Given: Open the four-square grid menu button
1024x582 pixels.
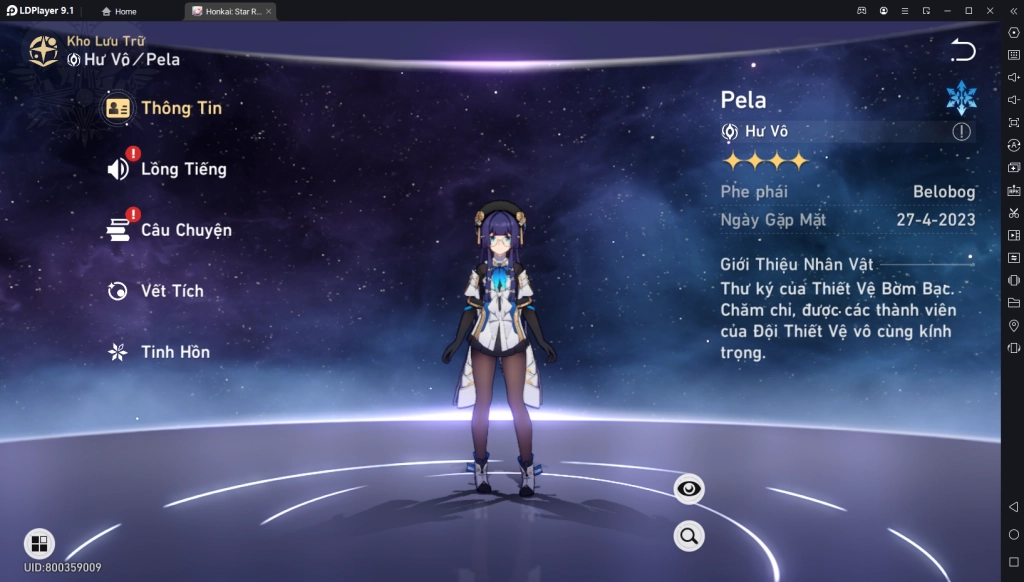Looking at the screenshot, I should [x=39, y=543].
